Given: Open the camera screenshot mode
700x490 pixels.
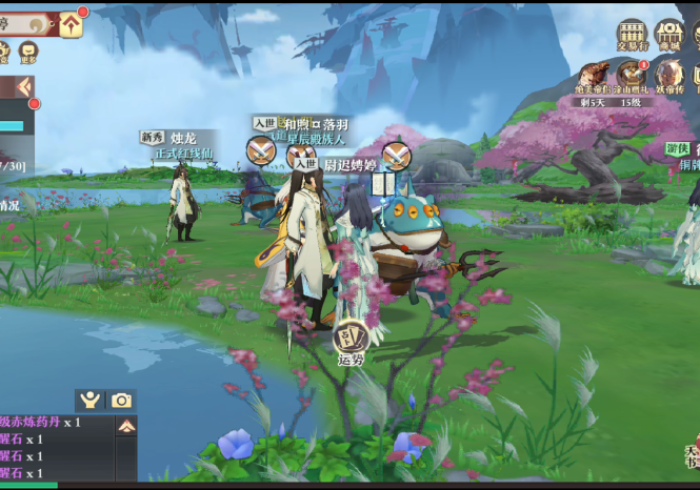Looking at the screenshot, I should point(121,400).
